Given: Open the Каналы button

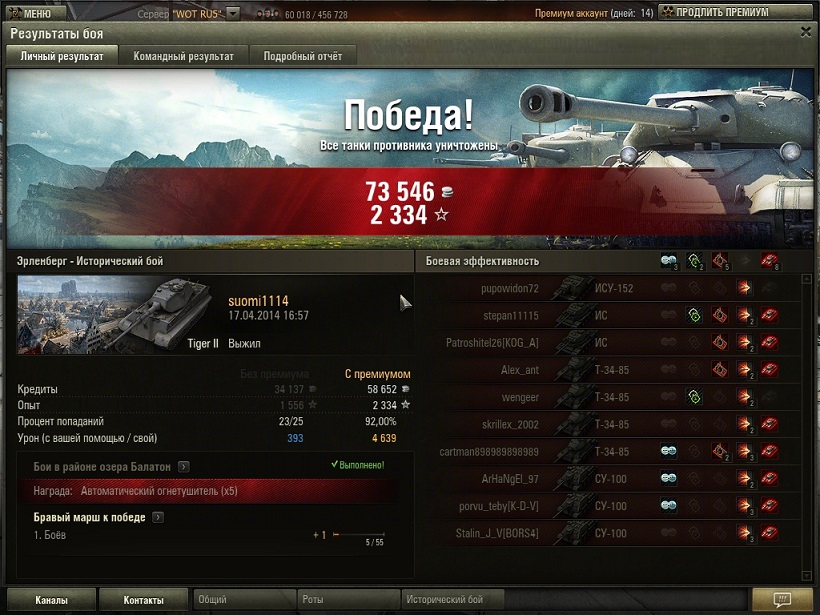Looking at the screenshot, I should 51,600.
